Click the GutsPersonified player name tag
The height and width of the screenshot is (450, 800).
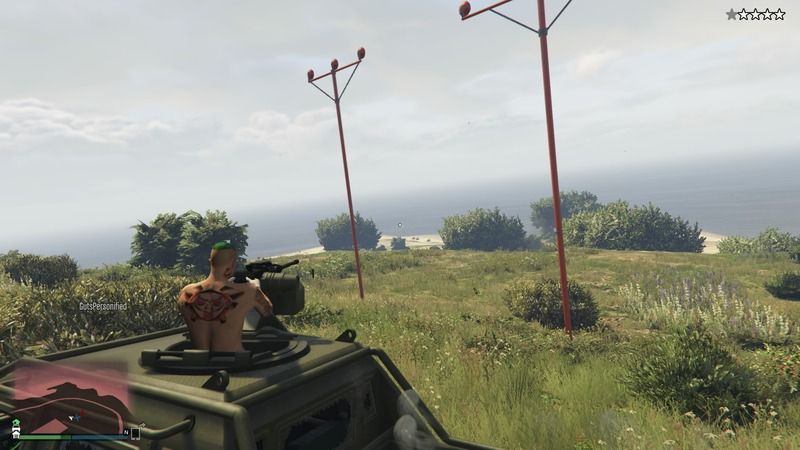103,306
